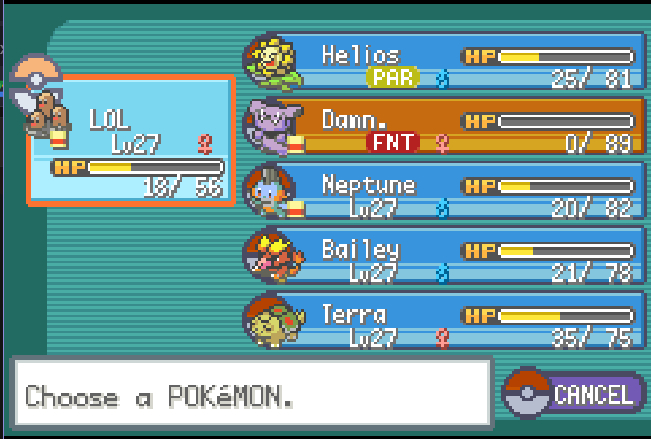651x439 pixels.
Task: Select LOL in the lead party slot
Action: tap(131, 140)
